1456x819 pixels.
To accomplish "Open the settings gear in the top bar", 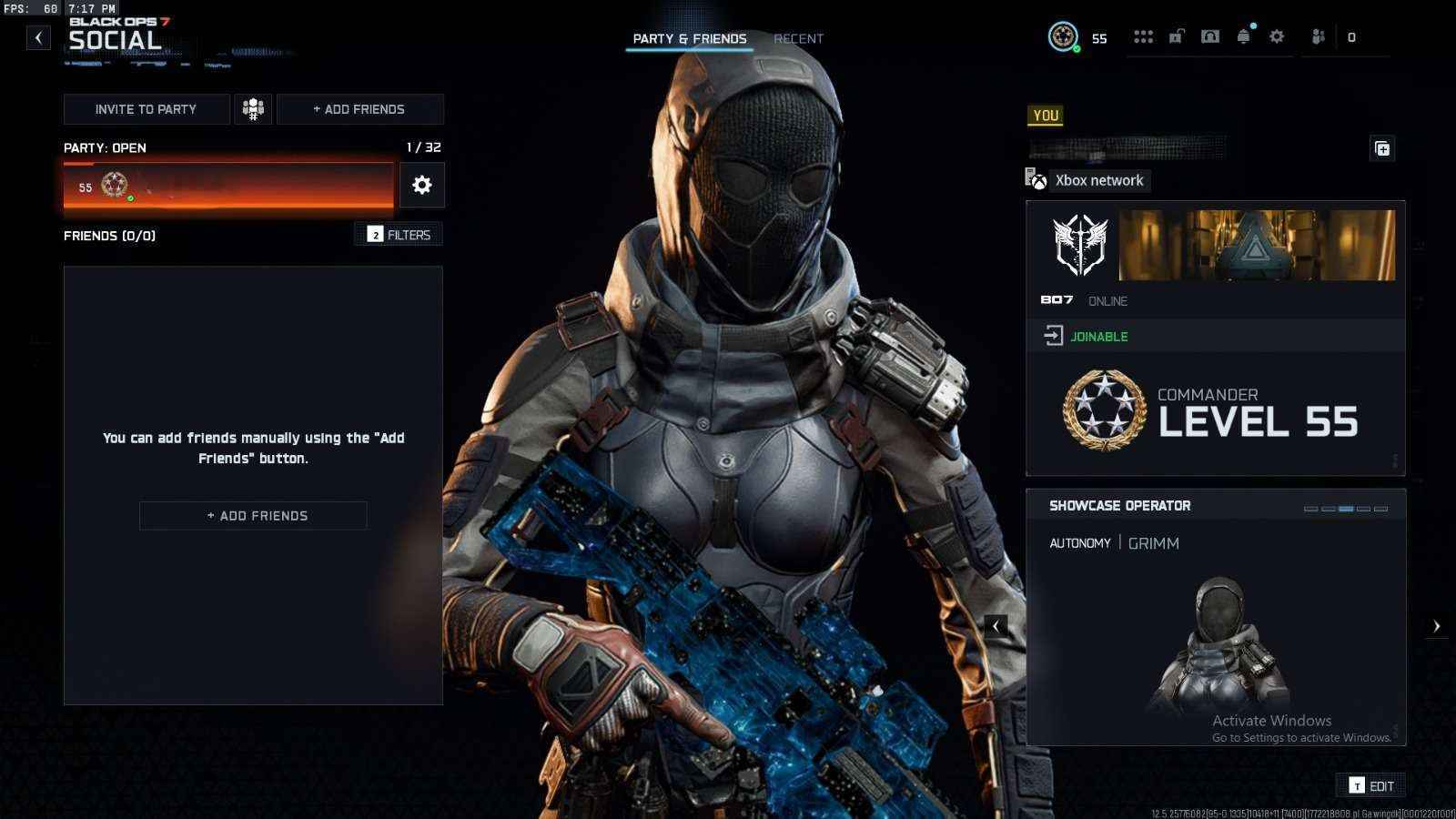I will pyautogui.click(x=1277, y=36).
